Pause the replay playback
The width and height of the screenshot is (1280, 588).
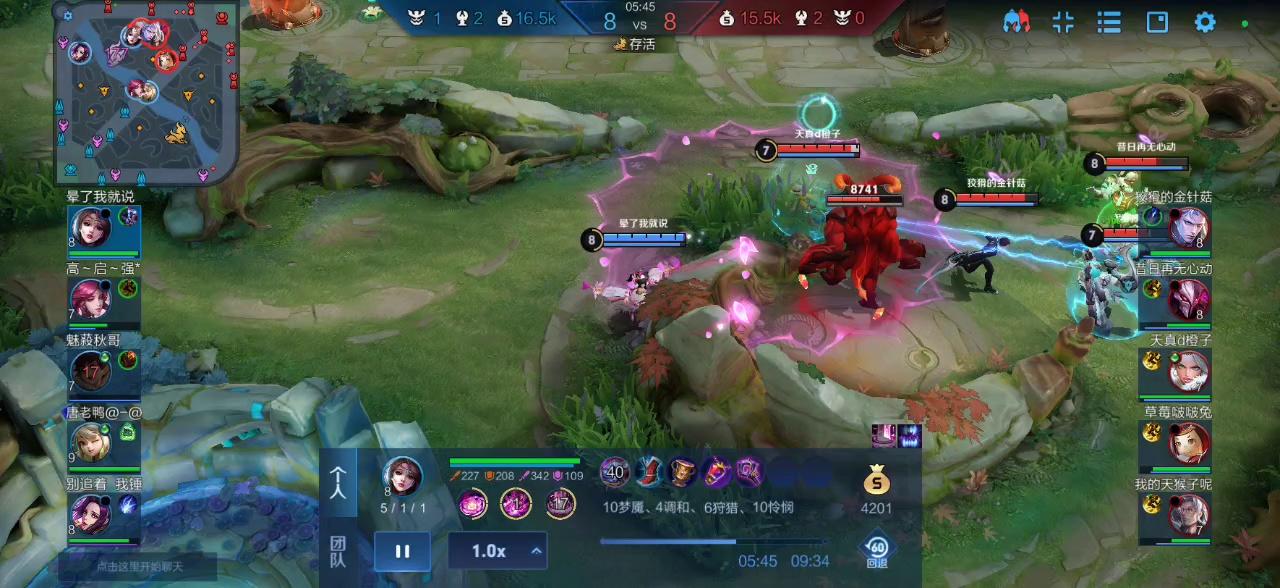tap(402, 551)
